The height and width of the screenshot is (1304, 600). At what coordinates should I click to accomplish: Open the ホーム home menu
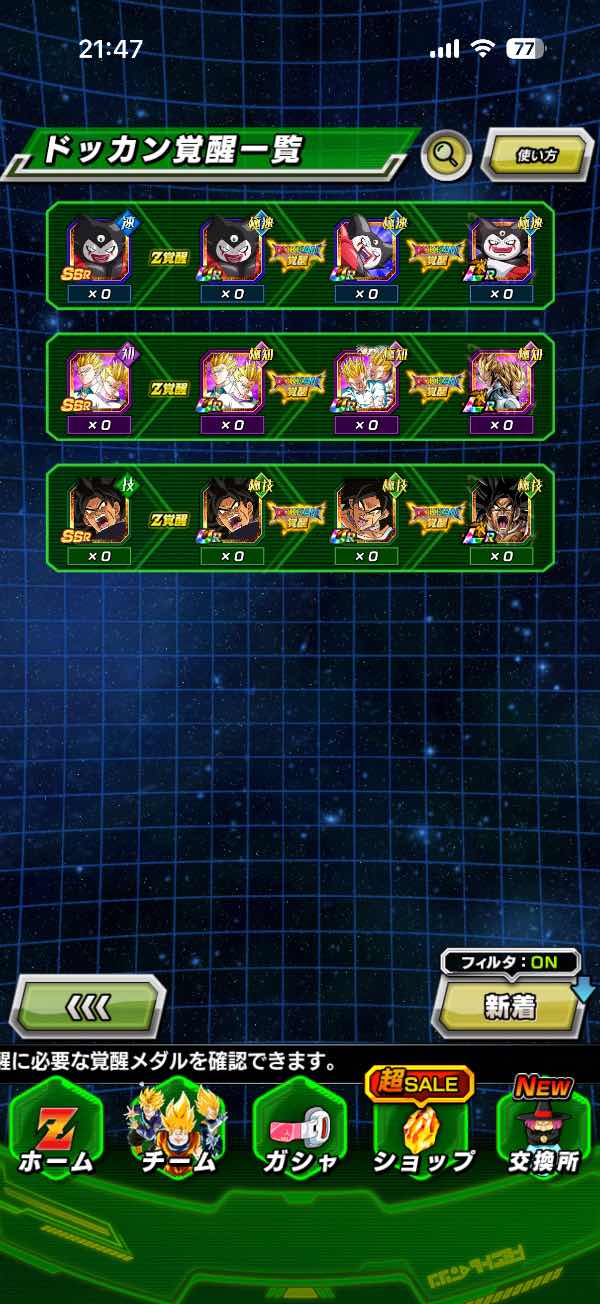56,1135
